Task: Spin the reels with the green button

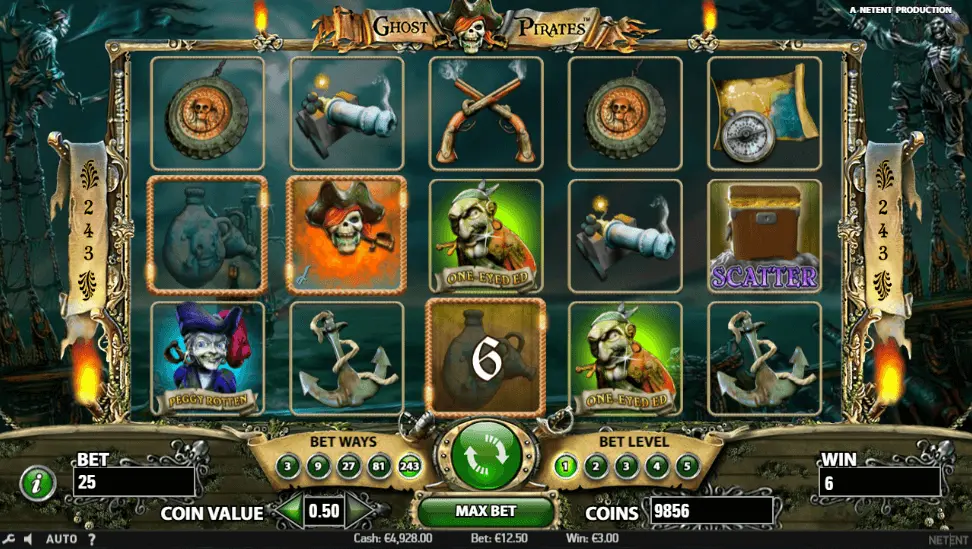Action: tap(486, 456)
